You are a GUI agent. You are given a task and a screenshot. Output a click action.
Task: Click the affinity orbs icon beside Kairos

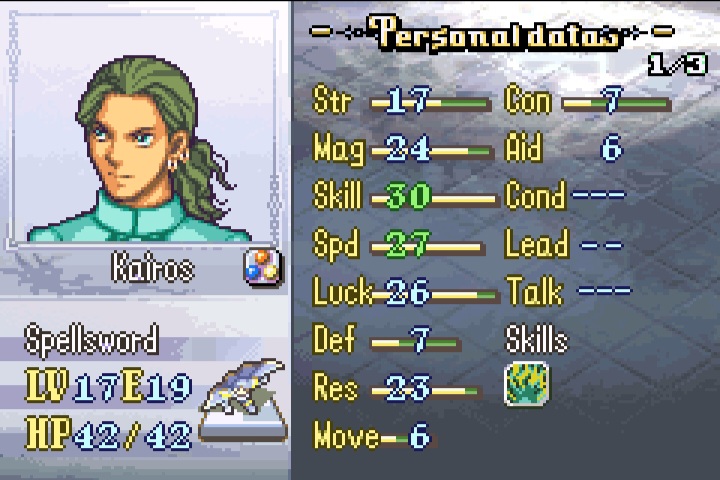click(263, 267)
